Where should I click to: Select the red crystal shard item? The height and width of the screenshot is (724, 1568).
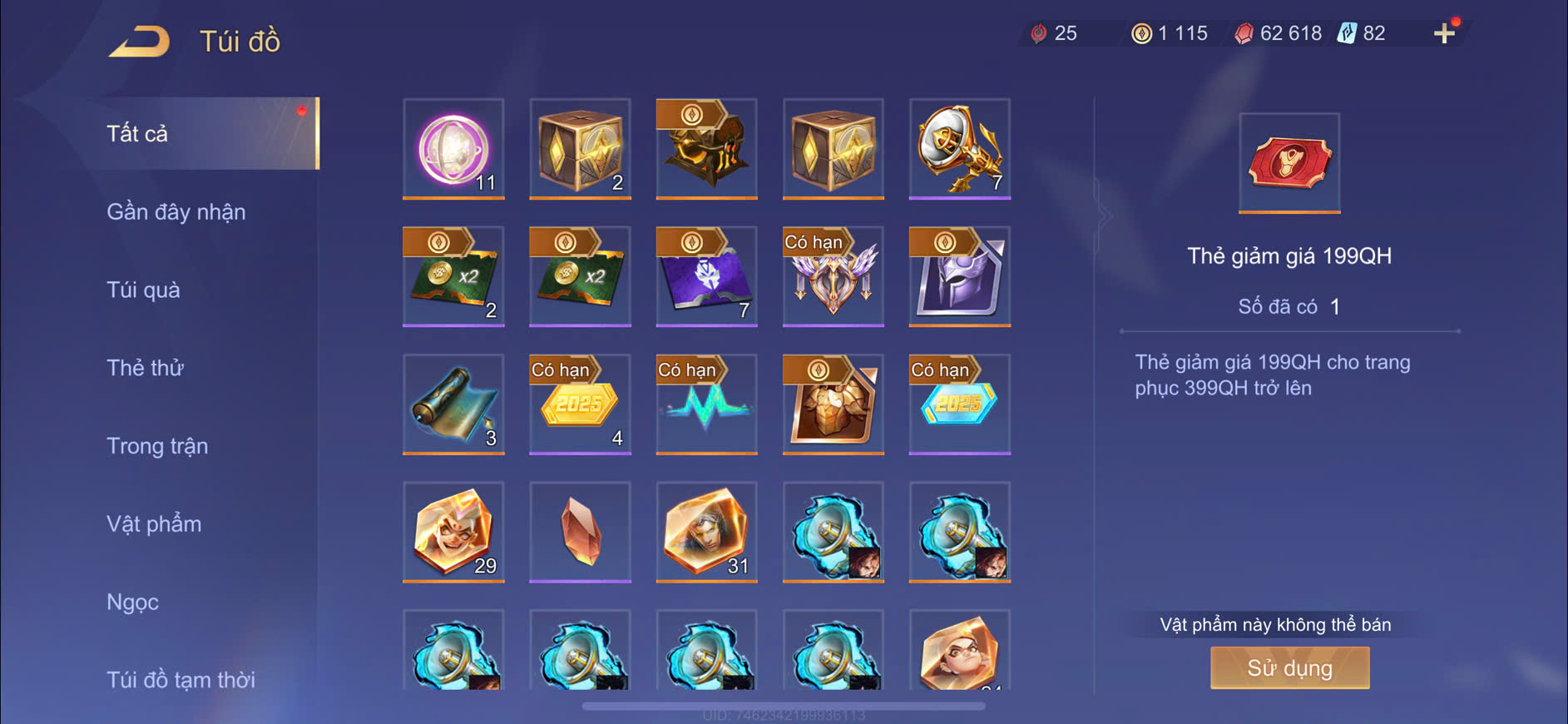click(x=580, y=532)
